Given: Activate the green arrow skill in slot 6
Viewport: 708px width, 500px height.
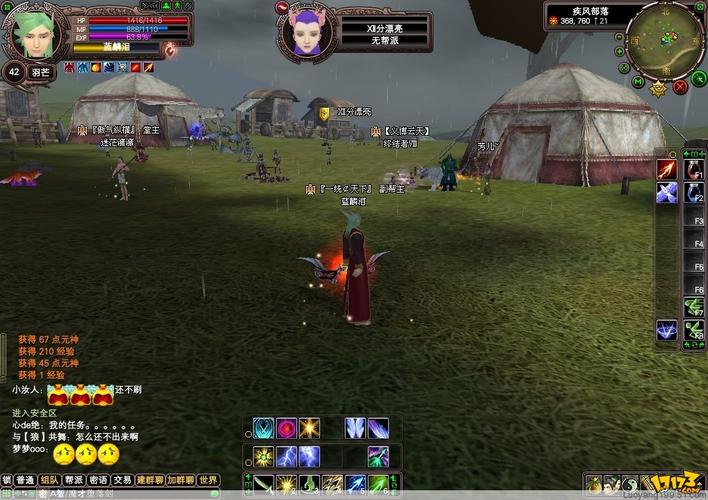Looking at the screenshot, I should [x=379, y=484].
